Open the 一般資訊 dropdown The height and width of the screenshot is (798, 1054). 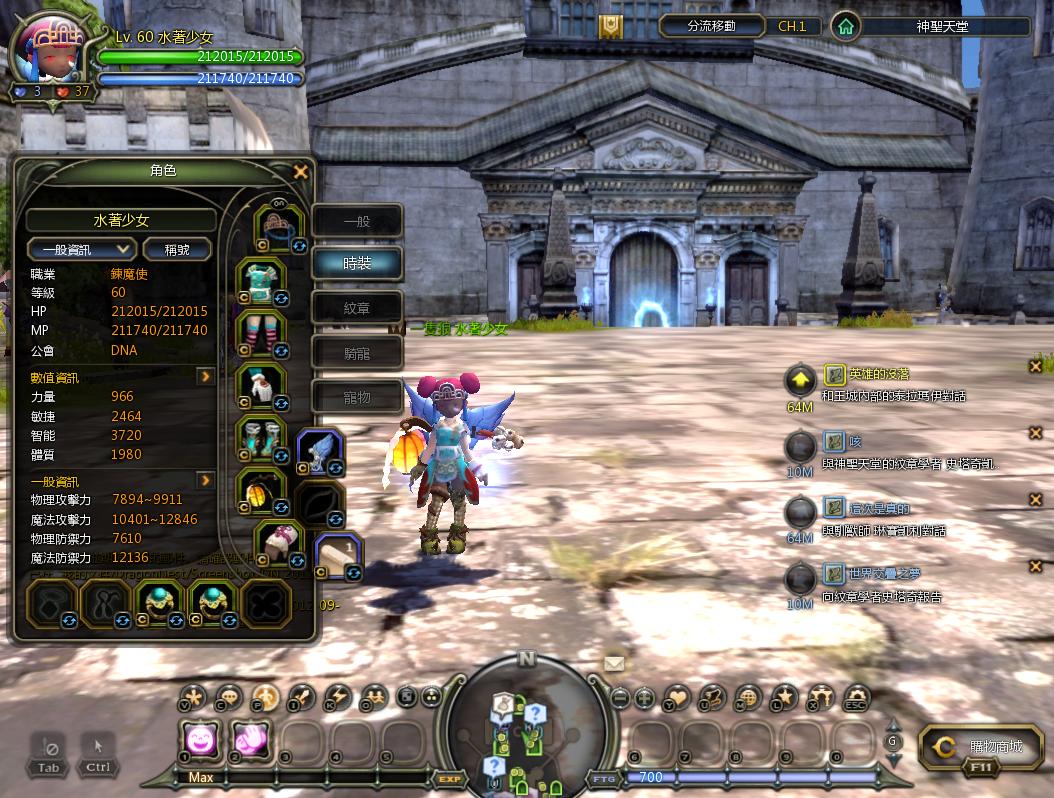click(81, 249)
